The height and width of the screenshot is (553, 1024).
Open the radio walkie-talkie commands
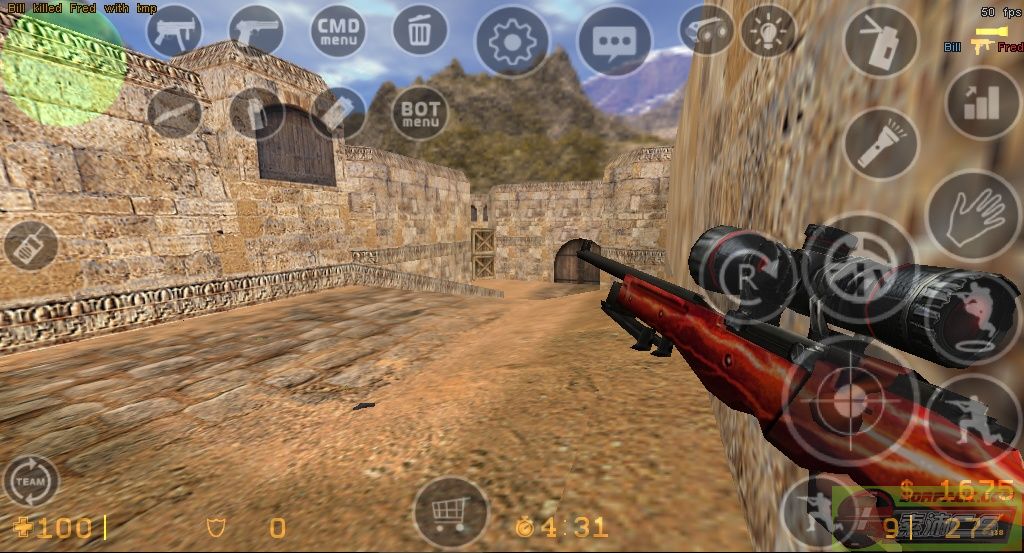(30, 245)
